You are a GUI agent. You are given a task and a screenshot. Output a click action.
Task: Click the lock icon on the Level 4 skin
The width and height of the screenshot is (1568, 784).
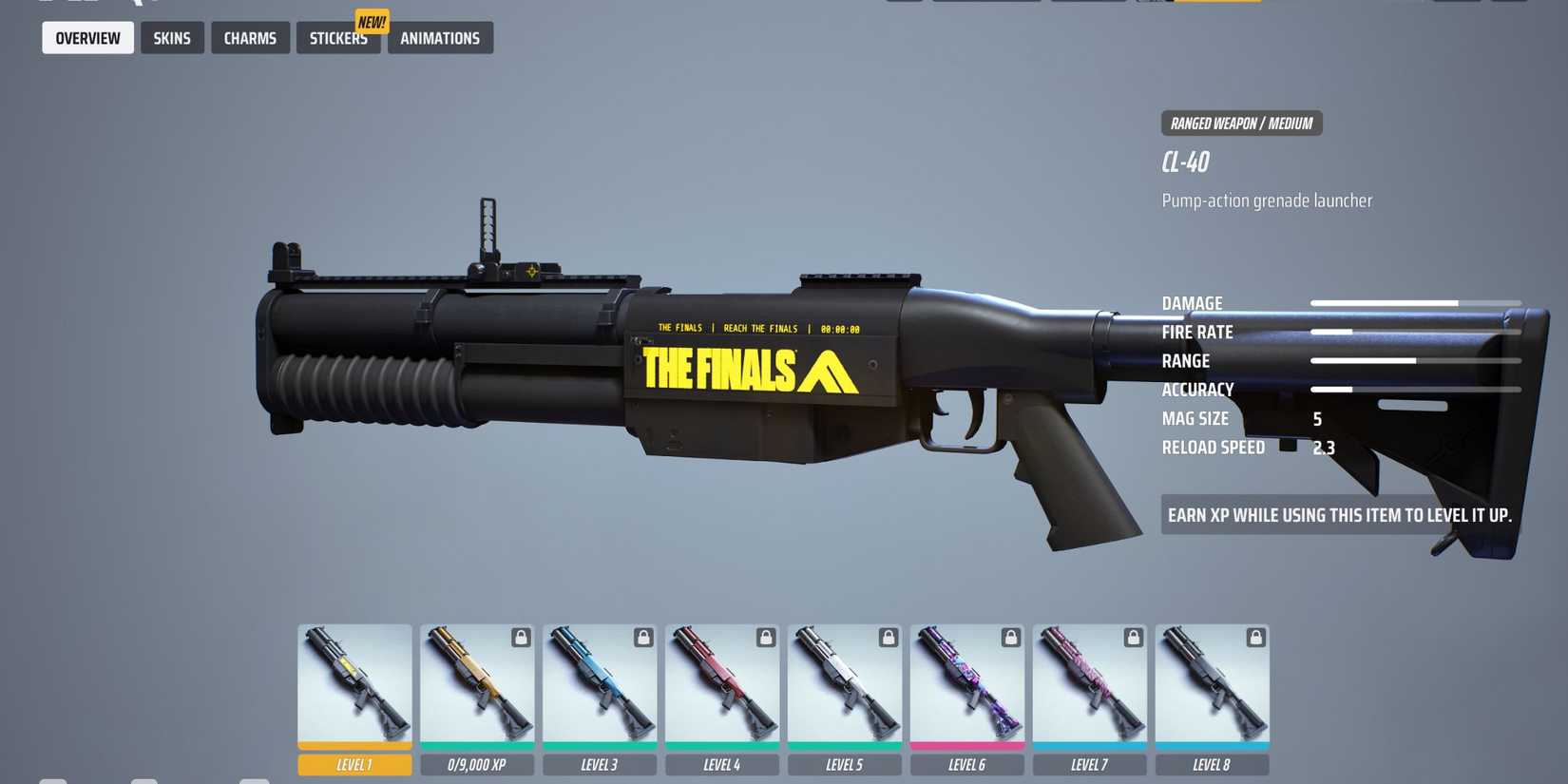coord(765,638)
